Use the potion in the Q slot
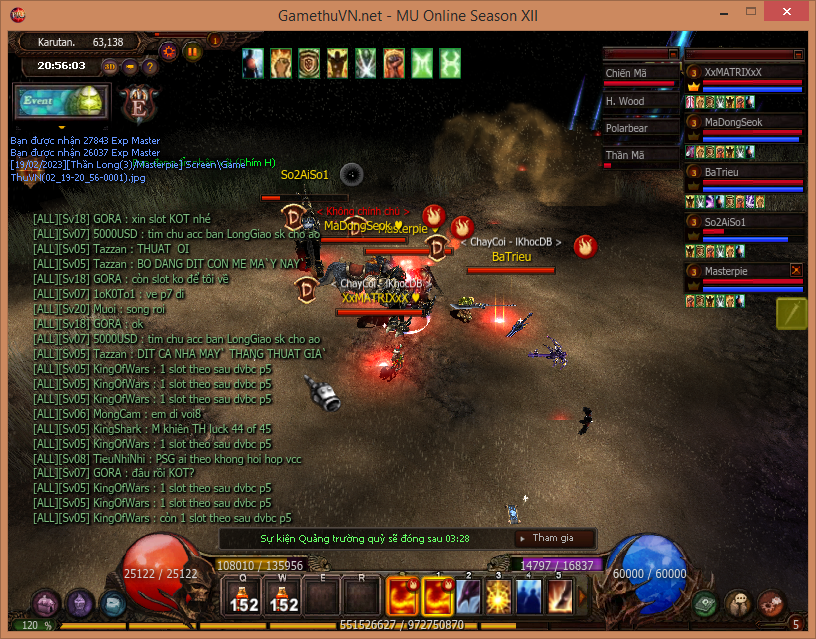This screenshot has height=639, width=816. tap(245, 597)
